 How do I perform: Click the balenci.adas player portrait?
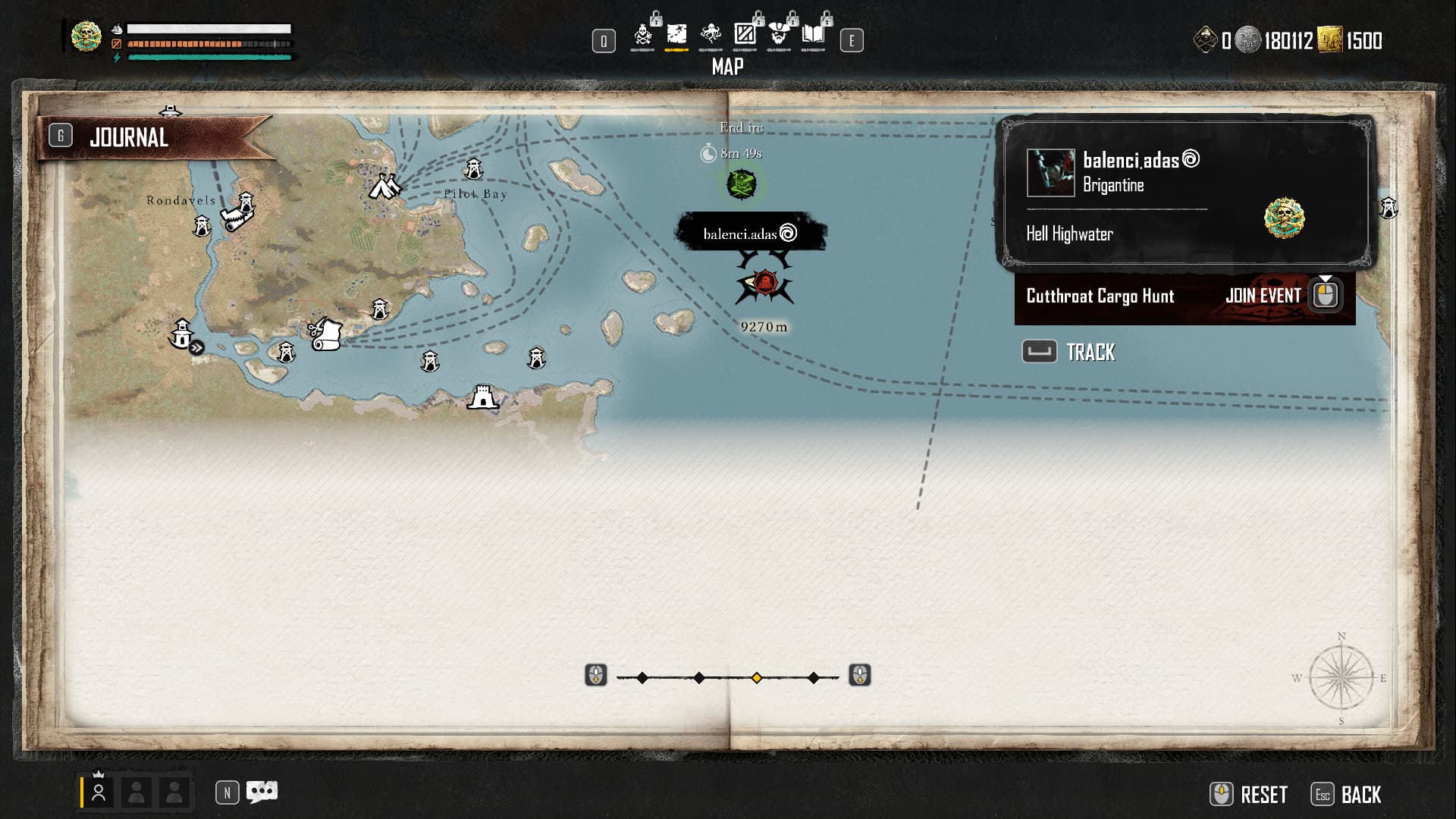coord(1050,173)
